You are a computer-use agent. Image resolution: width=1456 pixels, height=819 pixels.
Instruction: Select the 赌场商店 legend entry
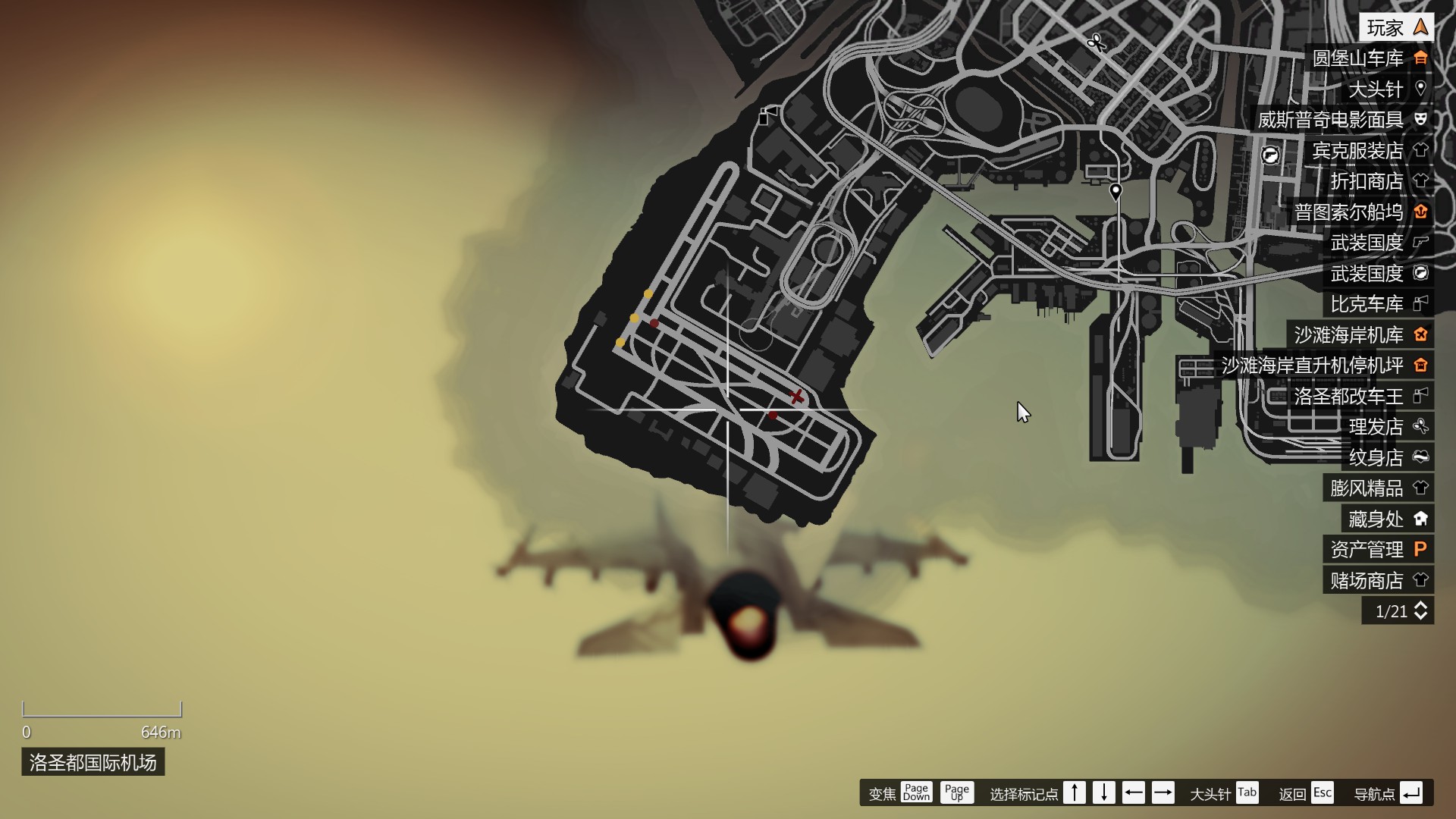tap(1378, 581)
